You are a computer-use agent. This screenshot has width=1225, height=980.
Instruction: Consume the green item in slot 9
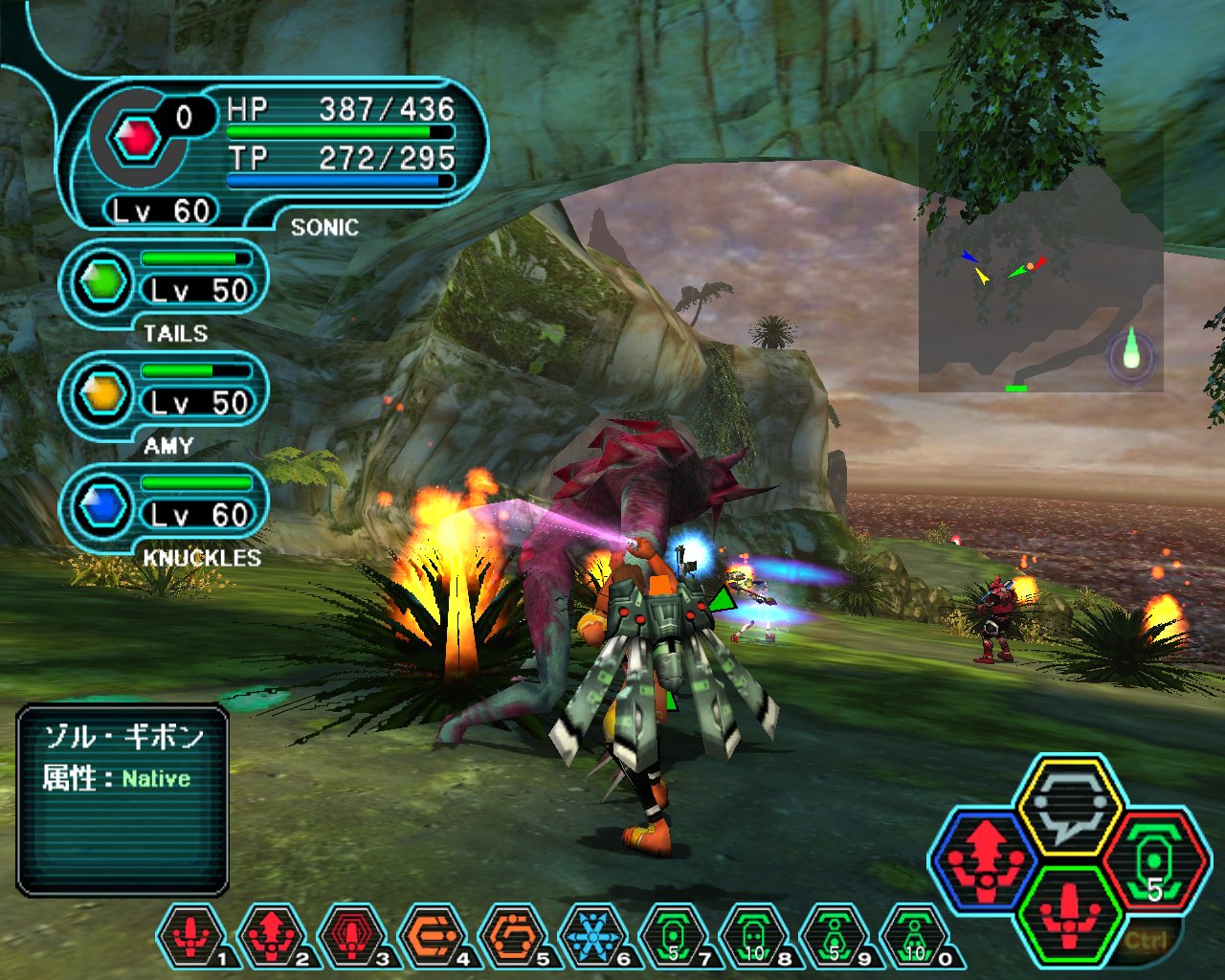(x=835, y=935)
